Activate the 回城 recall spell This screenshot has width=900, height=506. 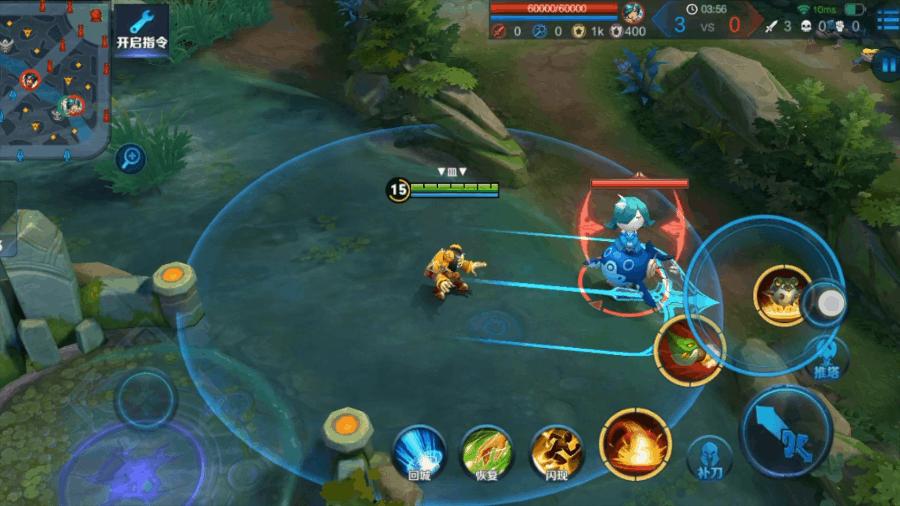click(419, 451)
